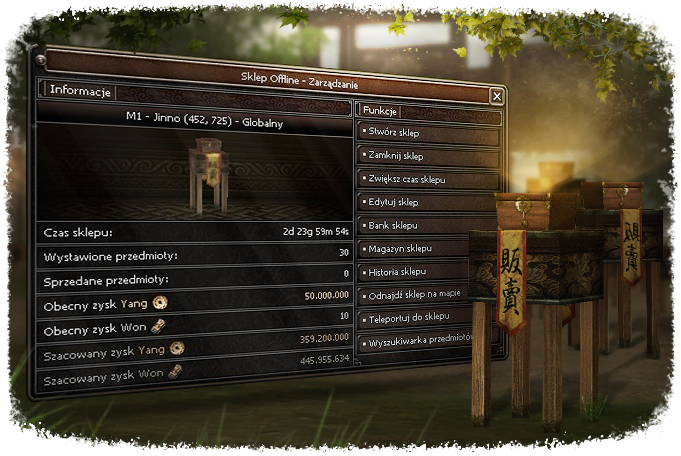The height and width of the screenshot is (456, 681).
Task: Open Edytuj sklep to edit shop
Action: tap(428, 203)
